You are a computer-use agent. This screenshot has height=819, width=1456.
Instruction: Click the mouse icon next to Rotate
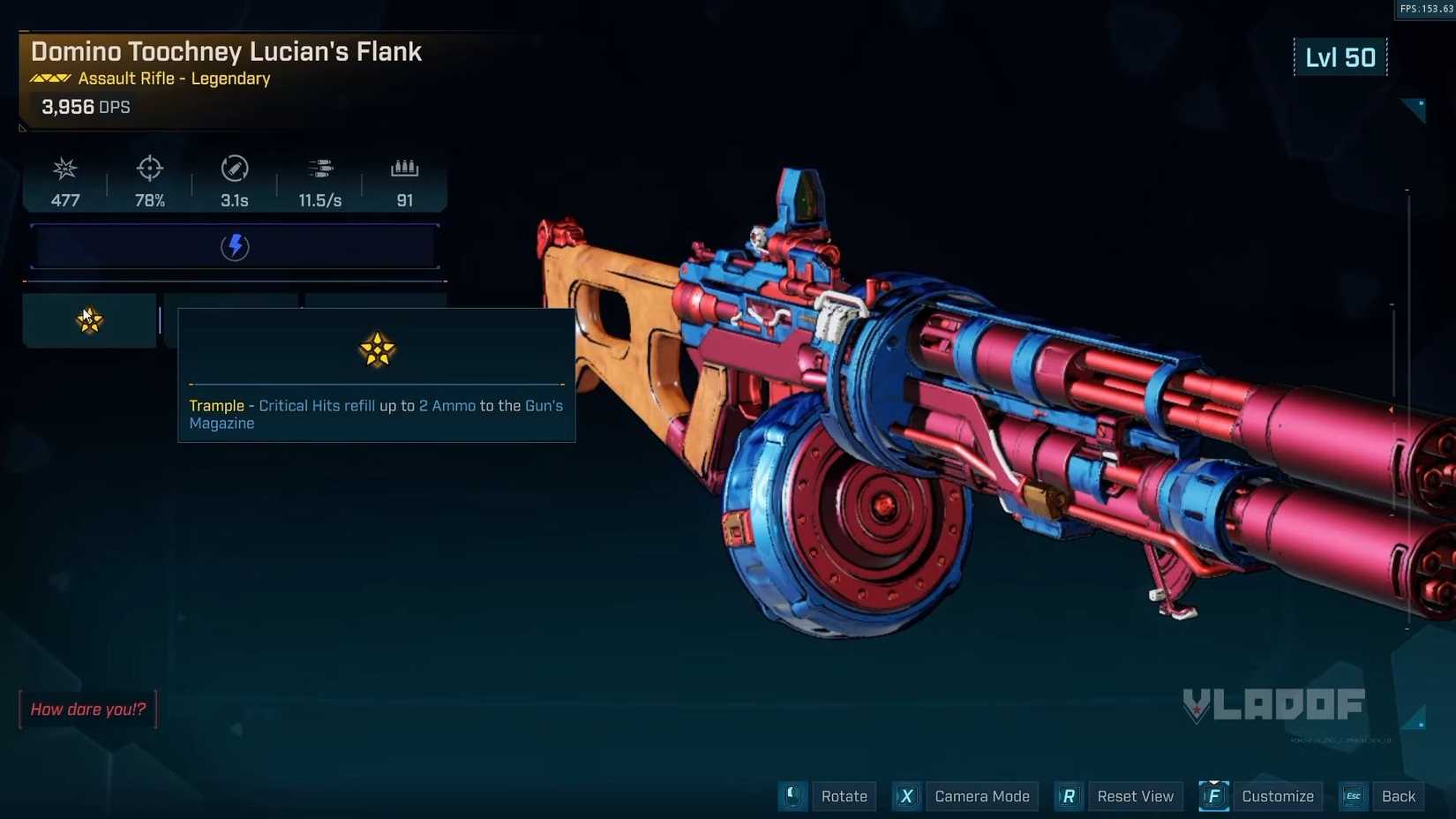792,795
